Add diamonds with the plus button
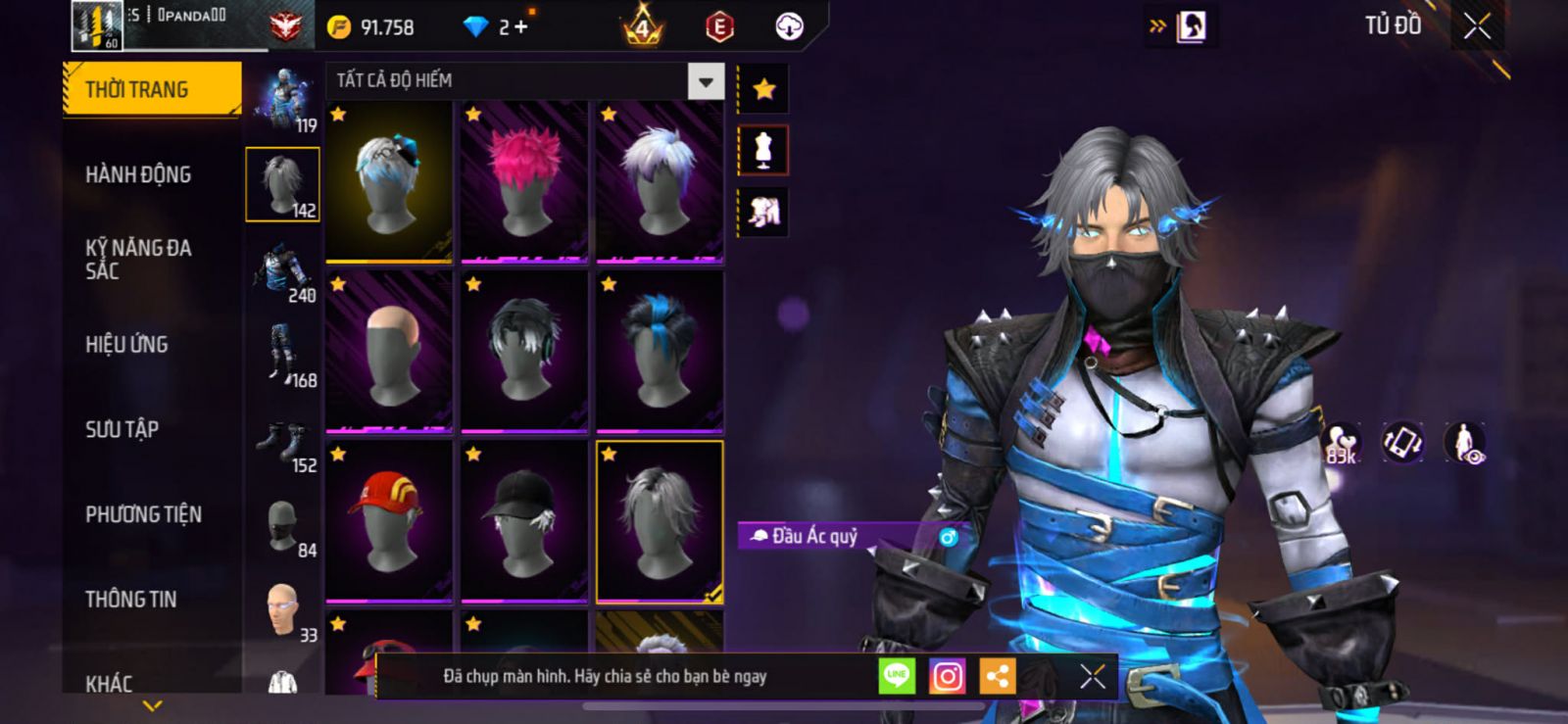Screen dimensions: 1568x724 520,27
